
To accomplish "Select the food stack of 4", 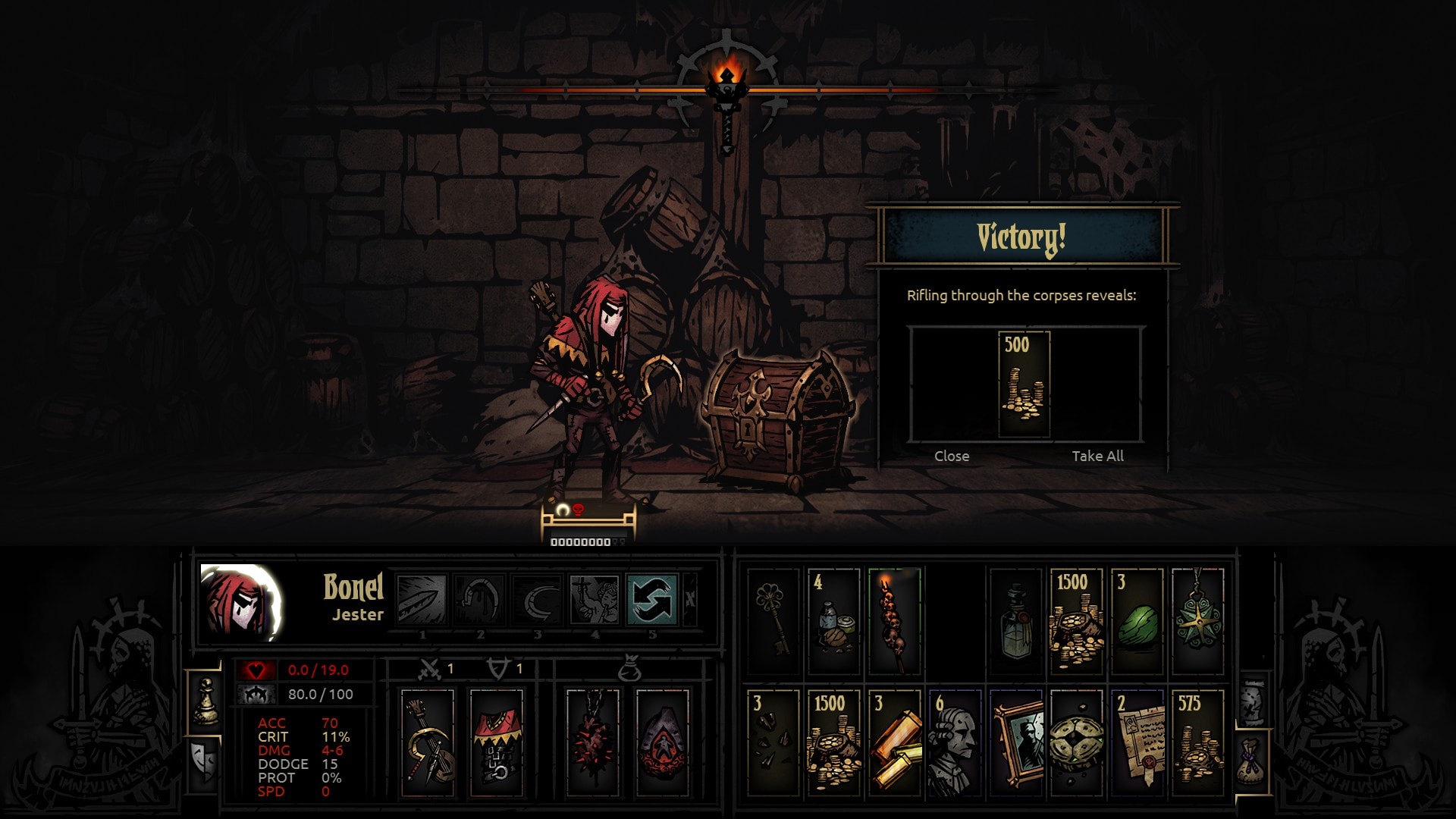I will [834, 622].
